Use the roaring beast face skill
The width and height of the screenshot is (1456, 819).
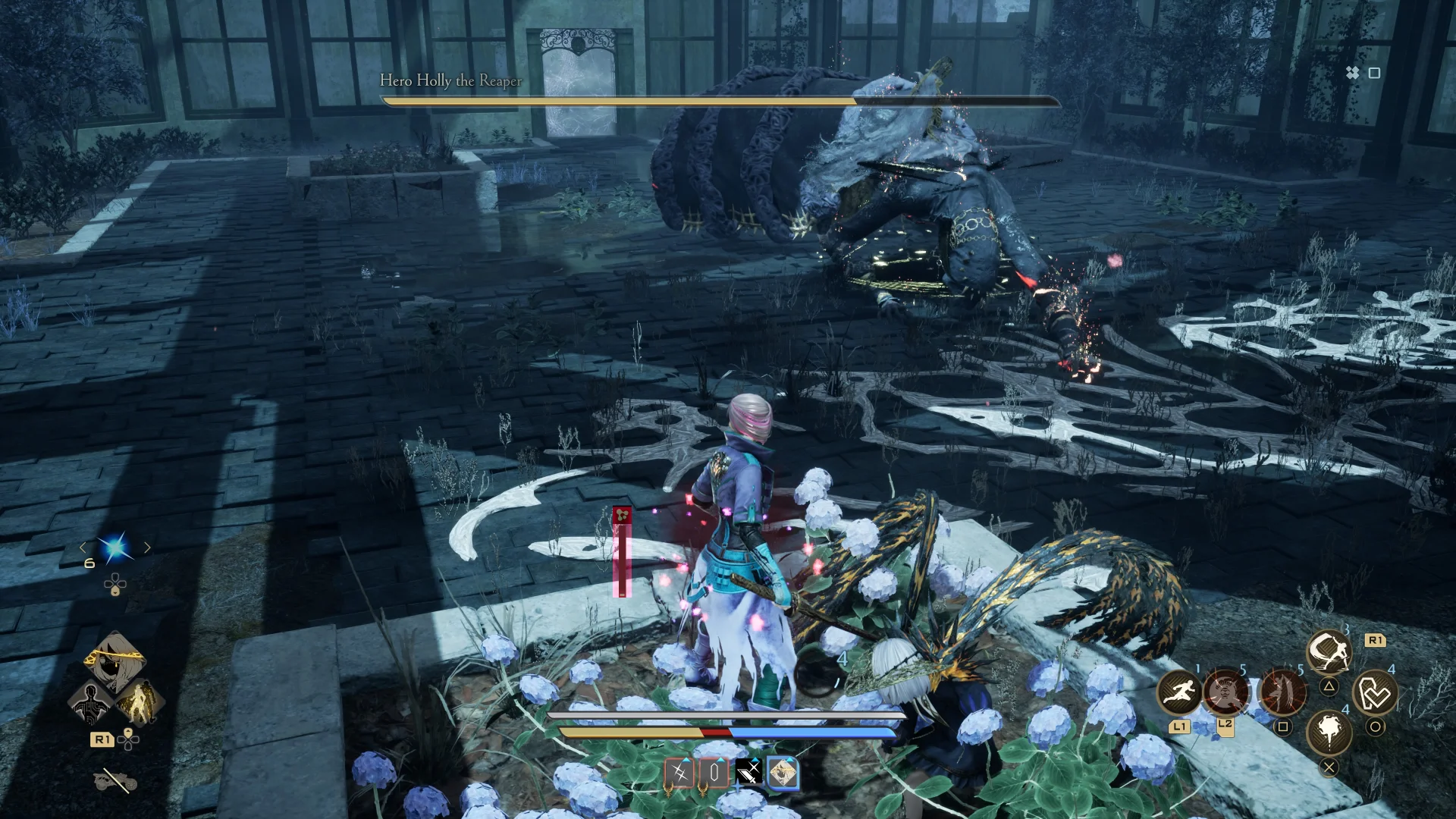pos(1226,692)
